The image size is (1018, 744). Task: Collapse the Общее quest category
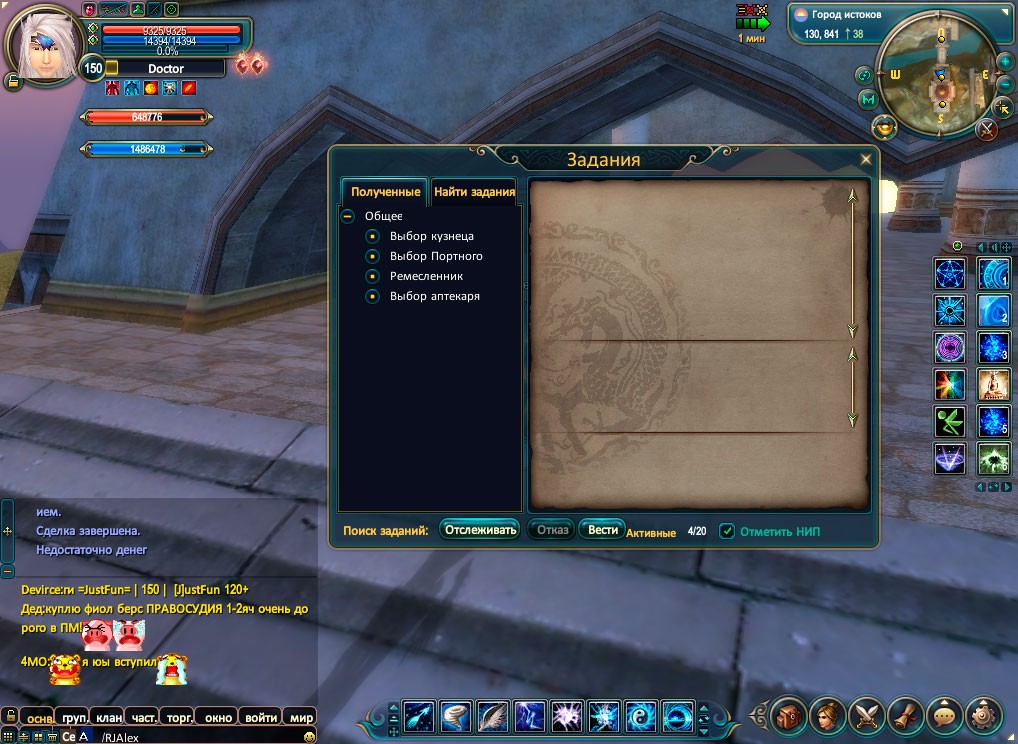pos(348,216)
